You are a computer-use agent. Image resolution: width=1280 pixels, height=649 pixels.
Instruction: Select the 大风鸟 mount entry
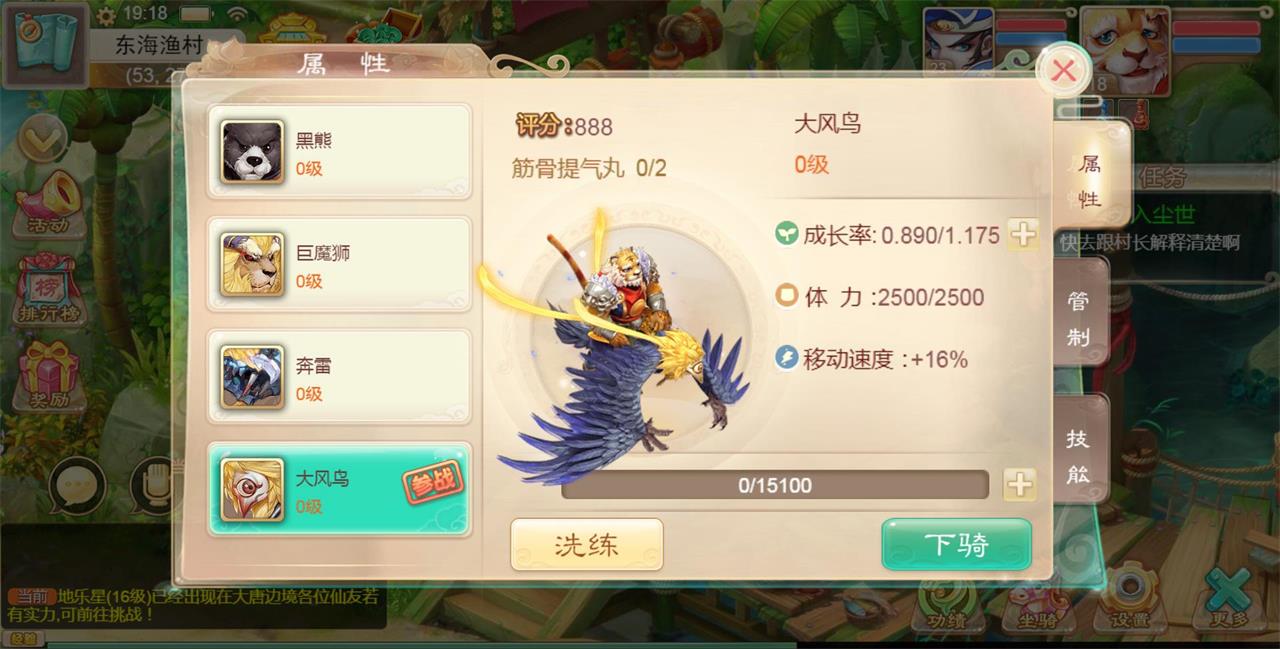[339, 490]
